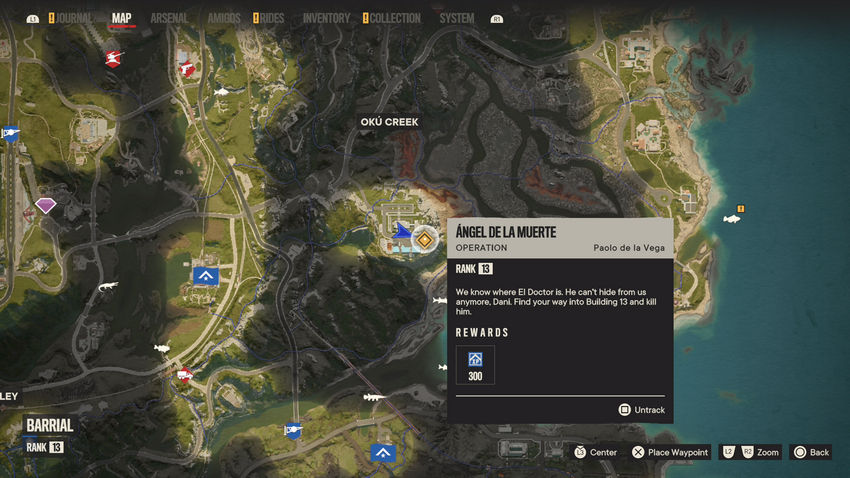Click the Back option
Image resolution: width=850 pixels, height=478 pixels.
(x=811, y=452)
